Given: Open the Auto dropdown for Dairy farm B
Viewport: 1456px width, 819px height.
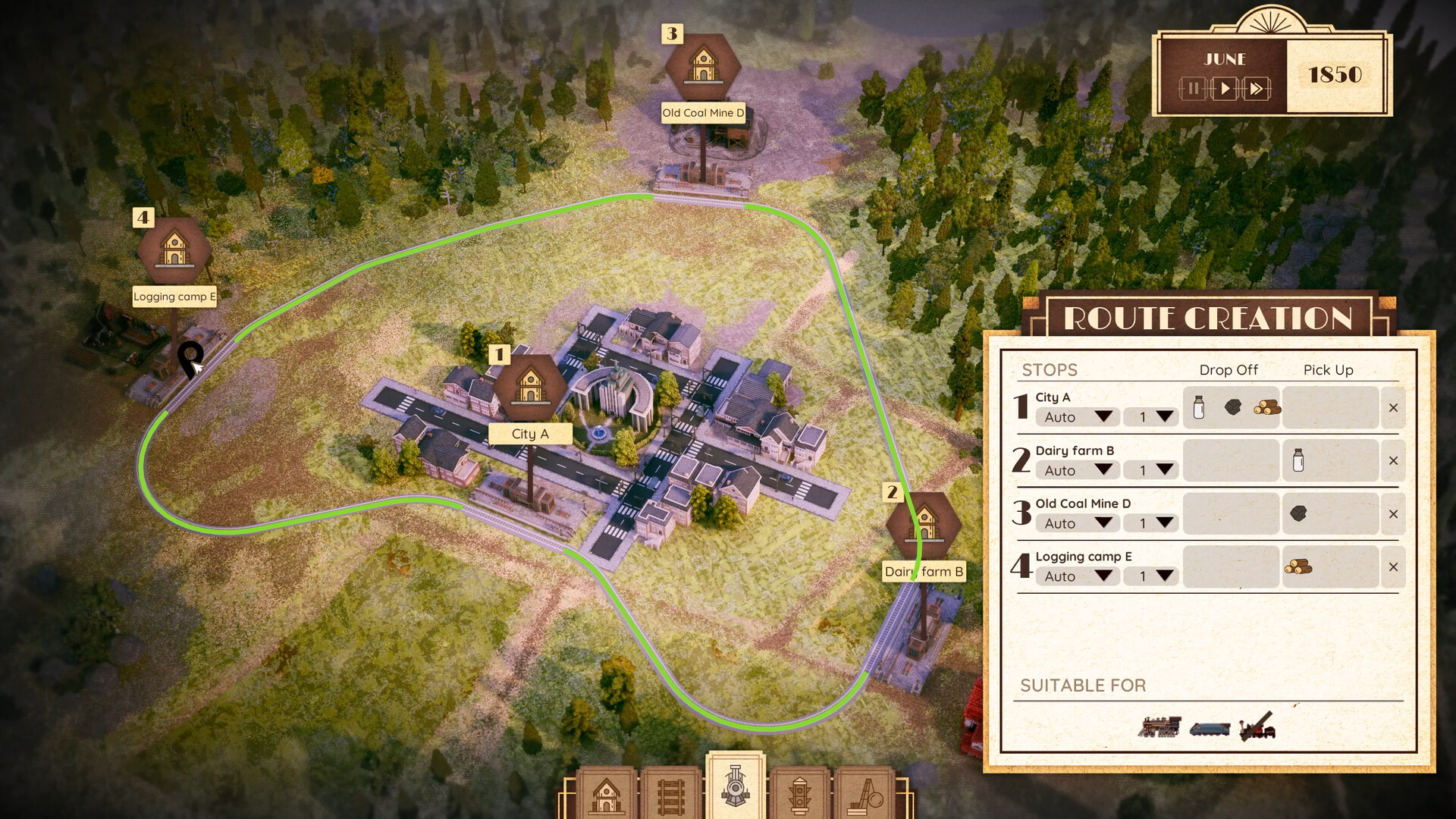Looking at the screenshot, I should (x=1078, y=470).
